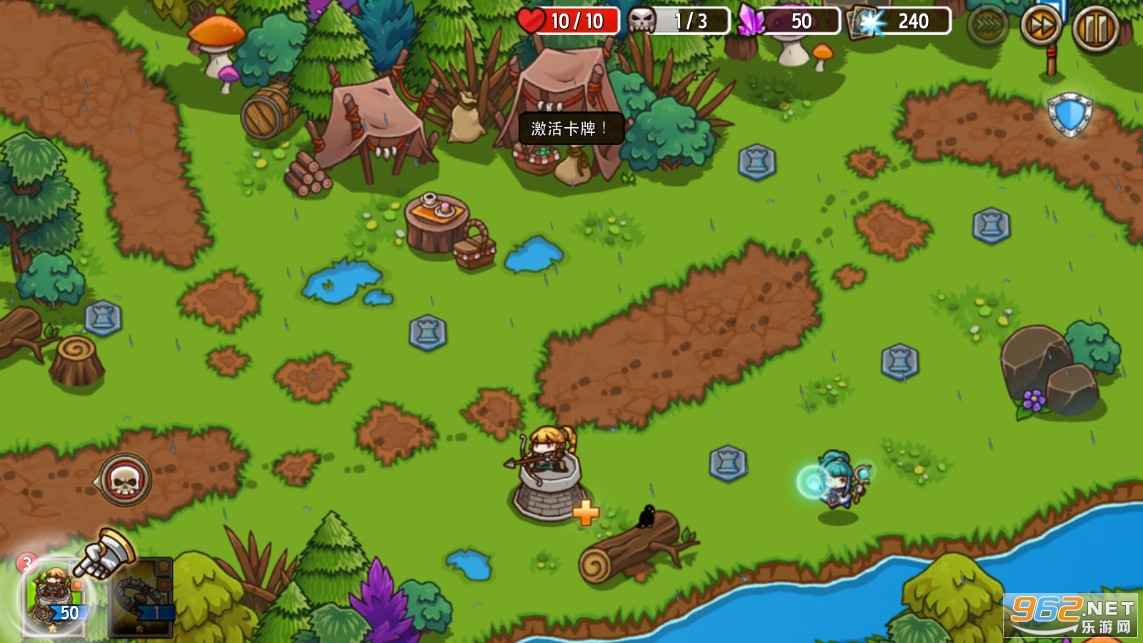
Task: Toggle fast-forward speed
Action: tap(1041, 26)
